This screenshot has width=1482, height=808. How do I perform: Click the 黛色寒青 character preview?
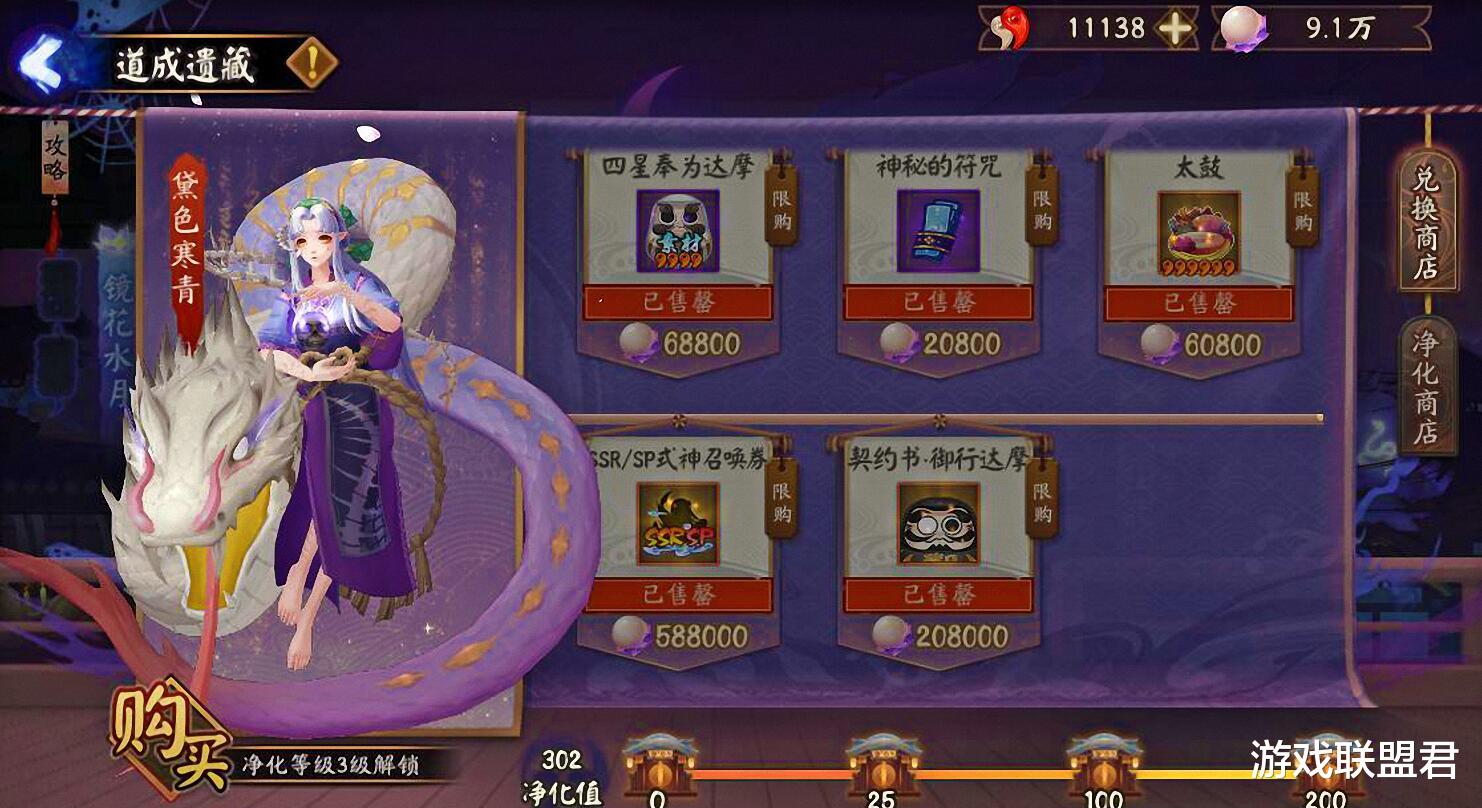coord(330,400)
